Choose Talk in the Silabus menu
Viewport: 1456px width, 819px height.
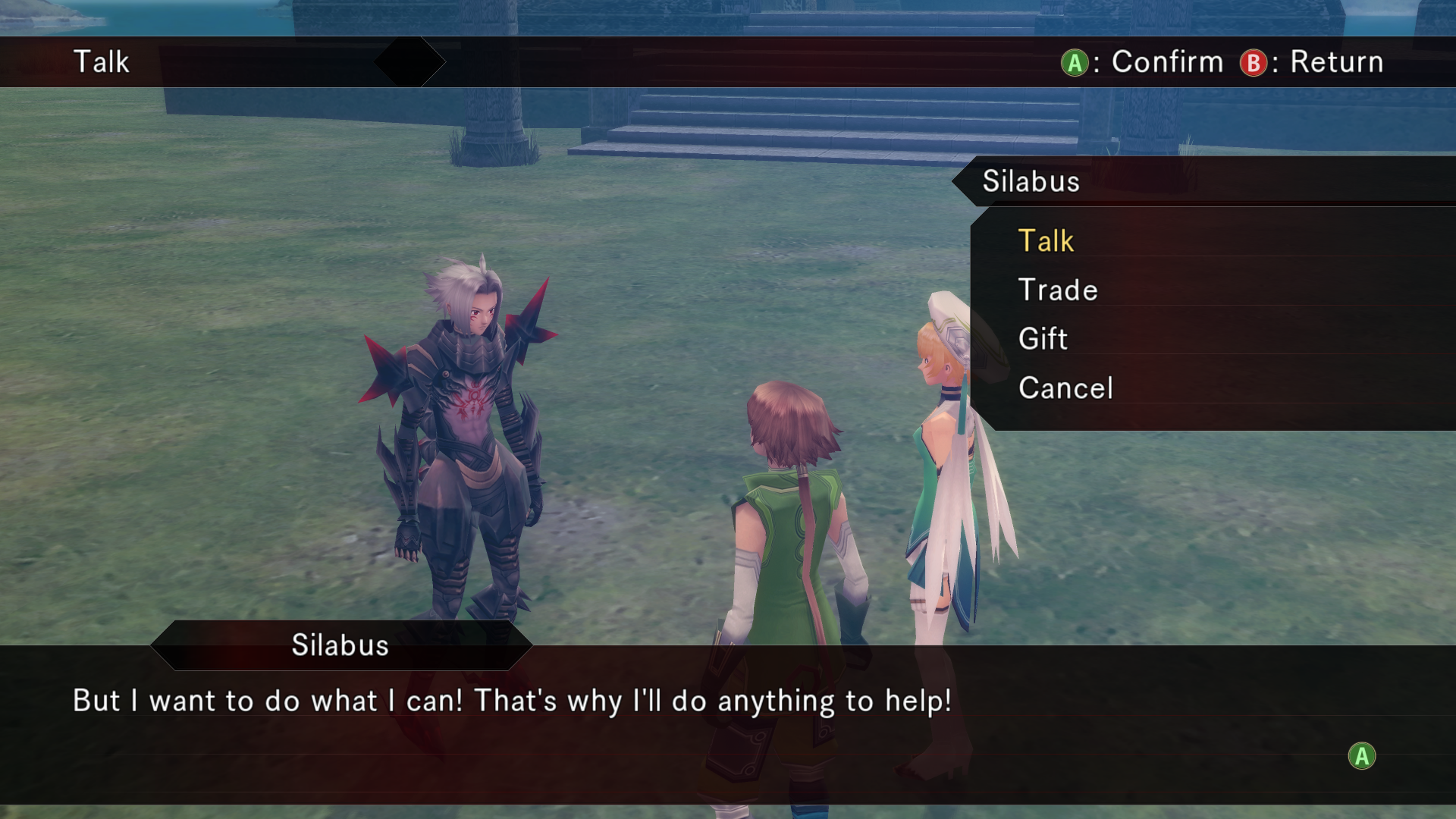coord(1046,241)
